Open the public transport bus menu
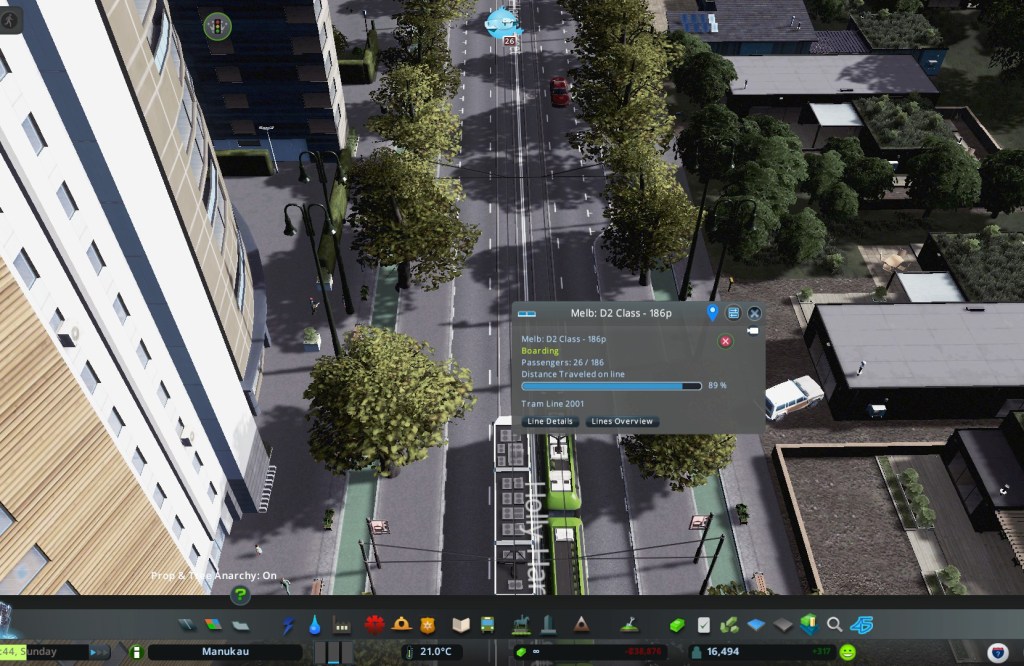This screenshot has width=1024, height=666. point(488,625)
